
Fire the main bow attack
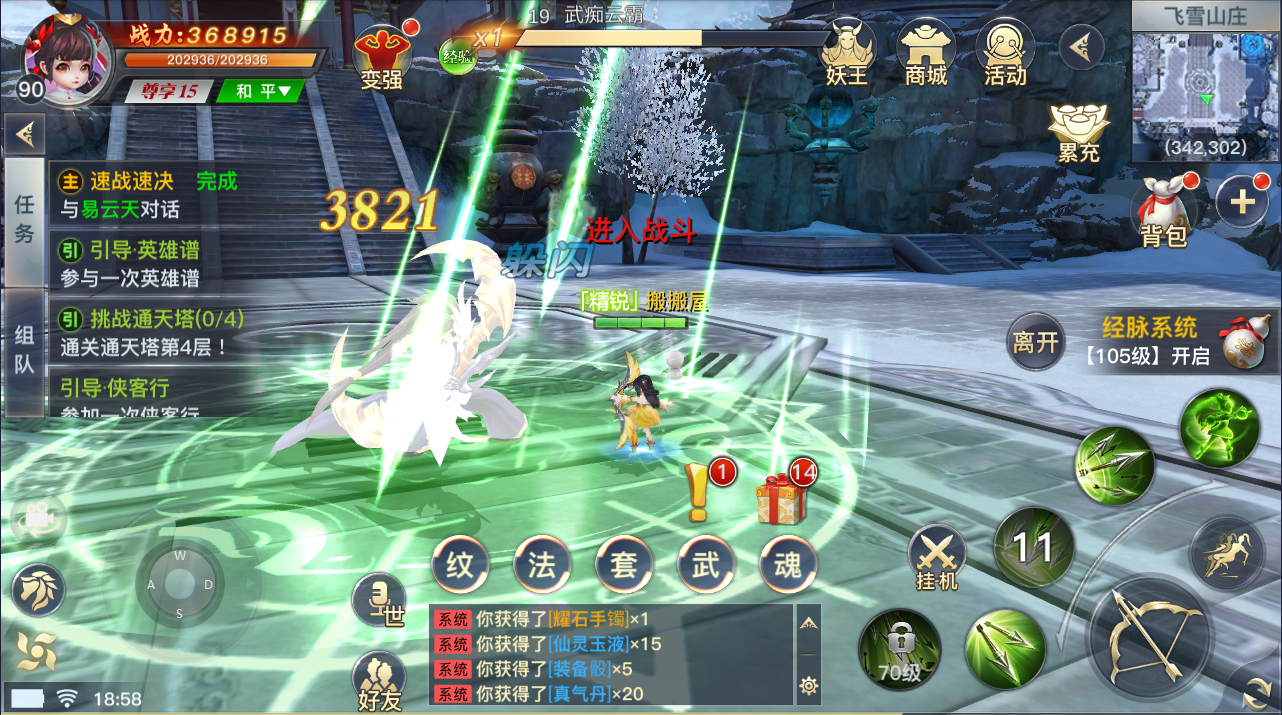point(1150,635)
